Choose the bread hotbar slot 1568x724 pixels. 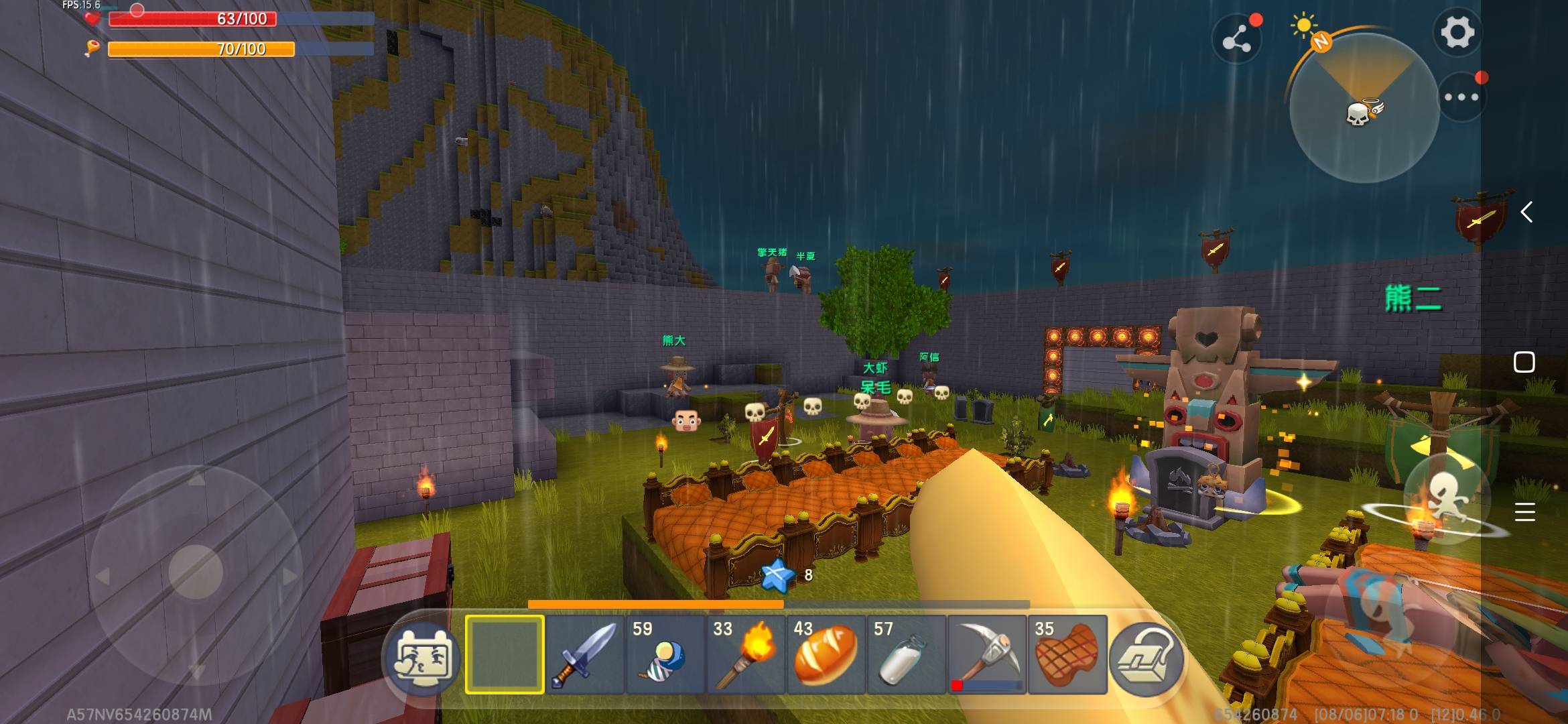tap(825, 654)
